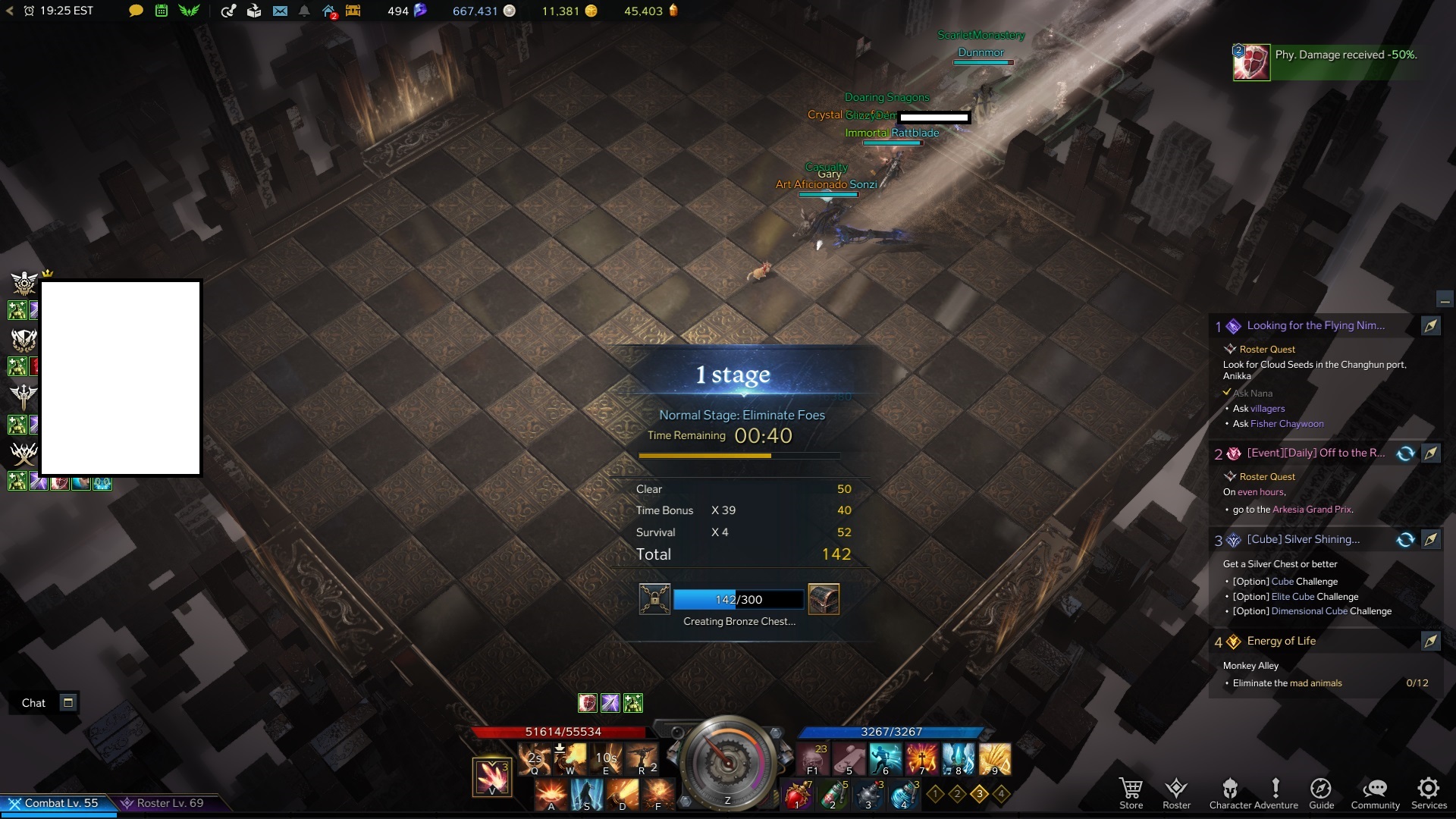The height and width of the screenshot is (819, 1456).
Task: Activate the Q skill on the hotbar
Action: 535,758
